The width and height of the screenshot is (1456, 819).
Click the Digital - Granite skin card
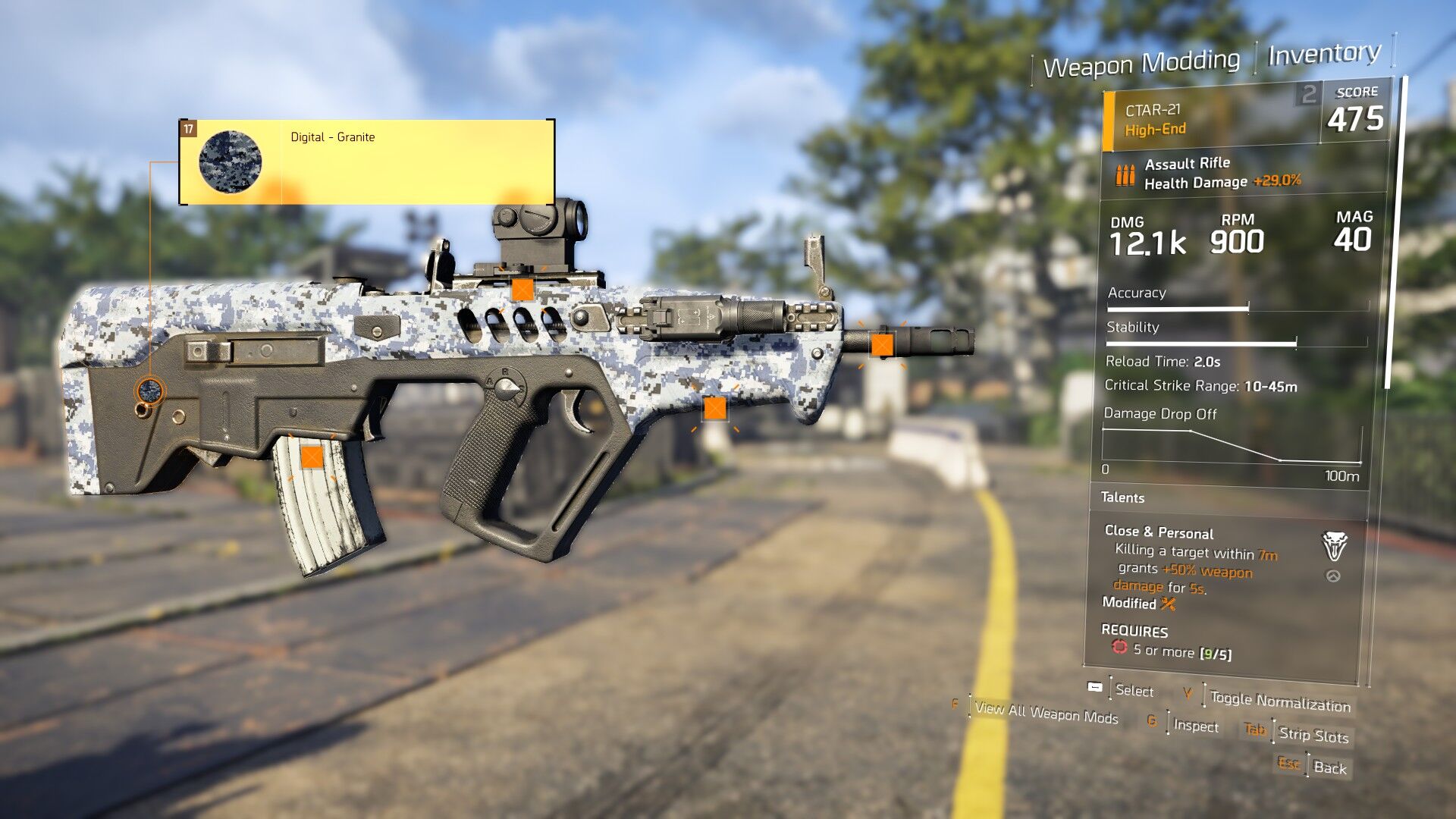[x=367, y=162]
